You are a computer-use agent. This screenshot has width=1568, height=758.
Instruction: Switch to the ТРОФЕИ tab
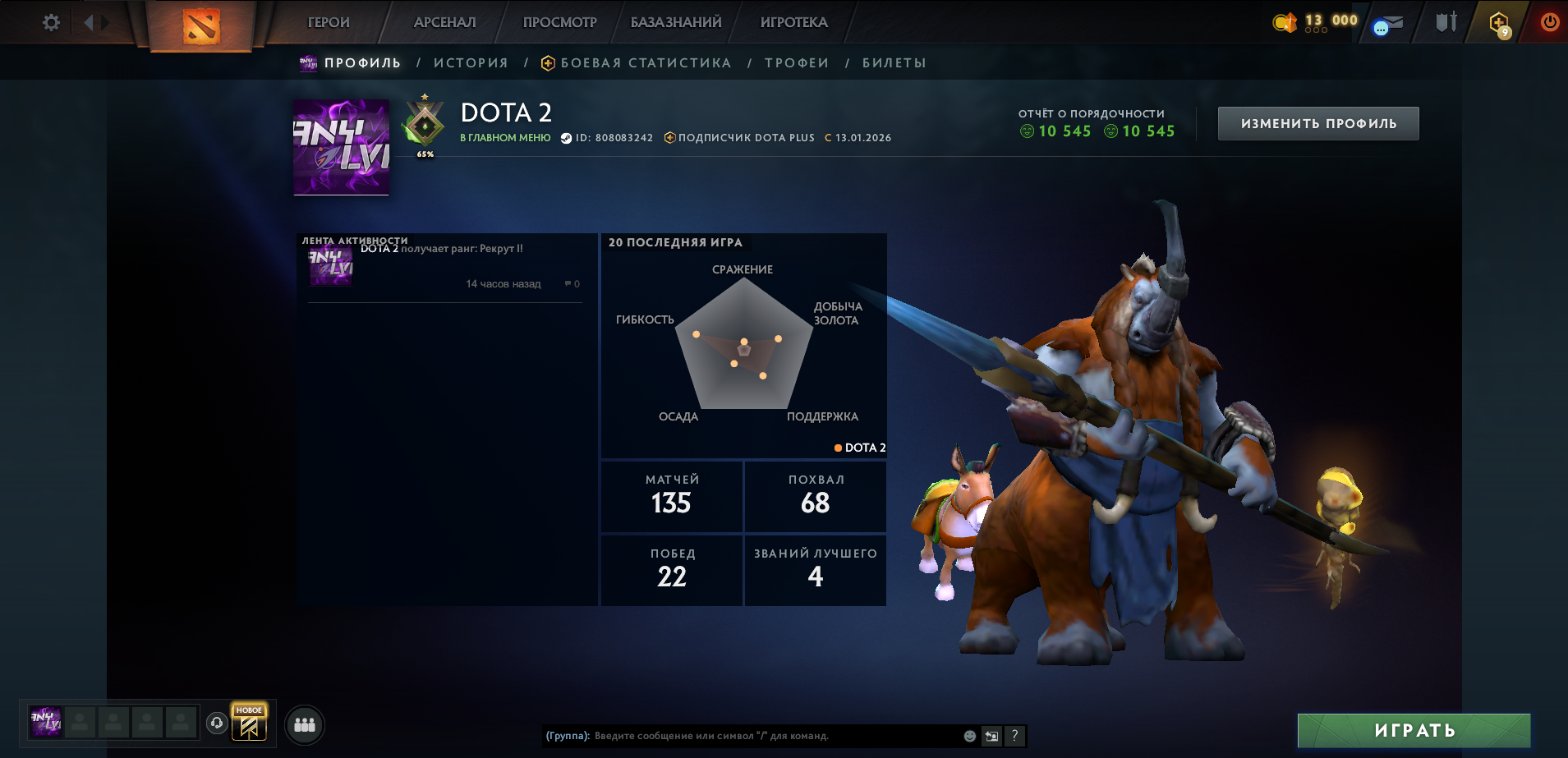(794, 62)
